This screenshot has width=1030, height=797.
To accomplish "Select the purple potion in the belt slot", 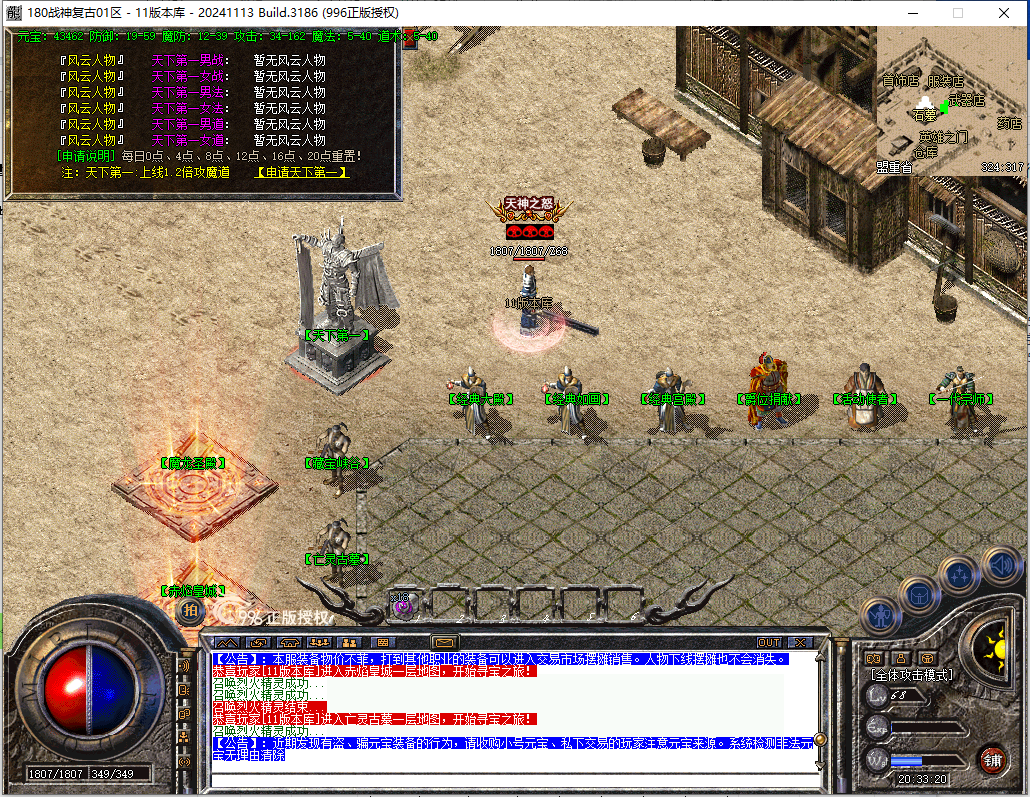I will point(402,604).
